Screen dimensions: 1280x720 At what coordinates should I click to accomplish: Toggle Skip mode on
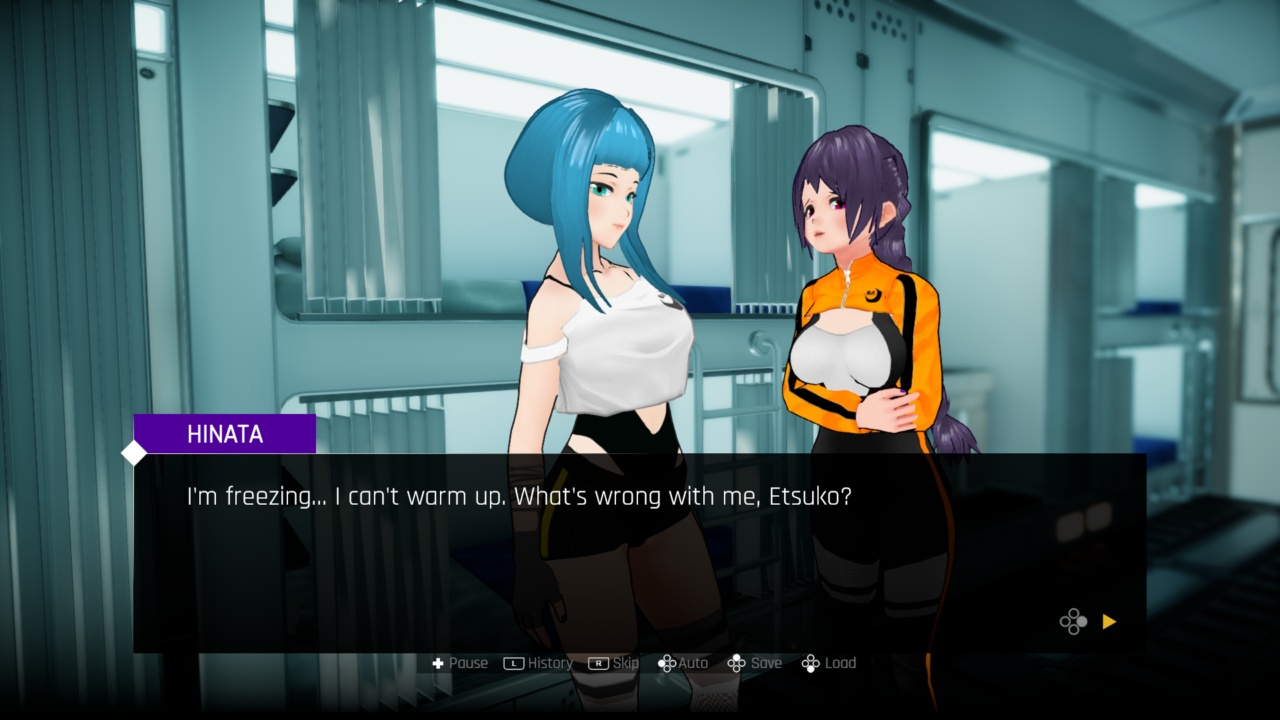(613, 662)
